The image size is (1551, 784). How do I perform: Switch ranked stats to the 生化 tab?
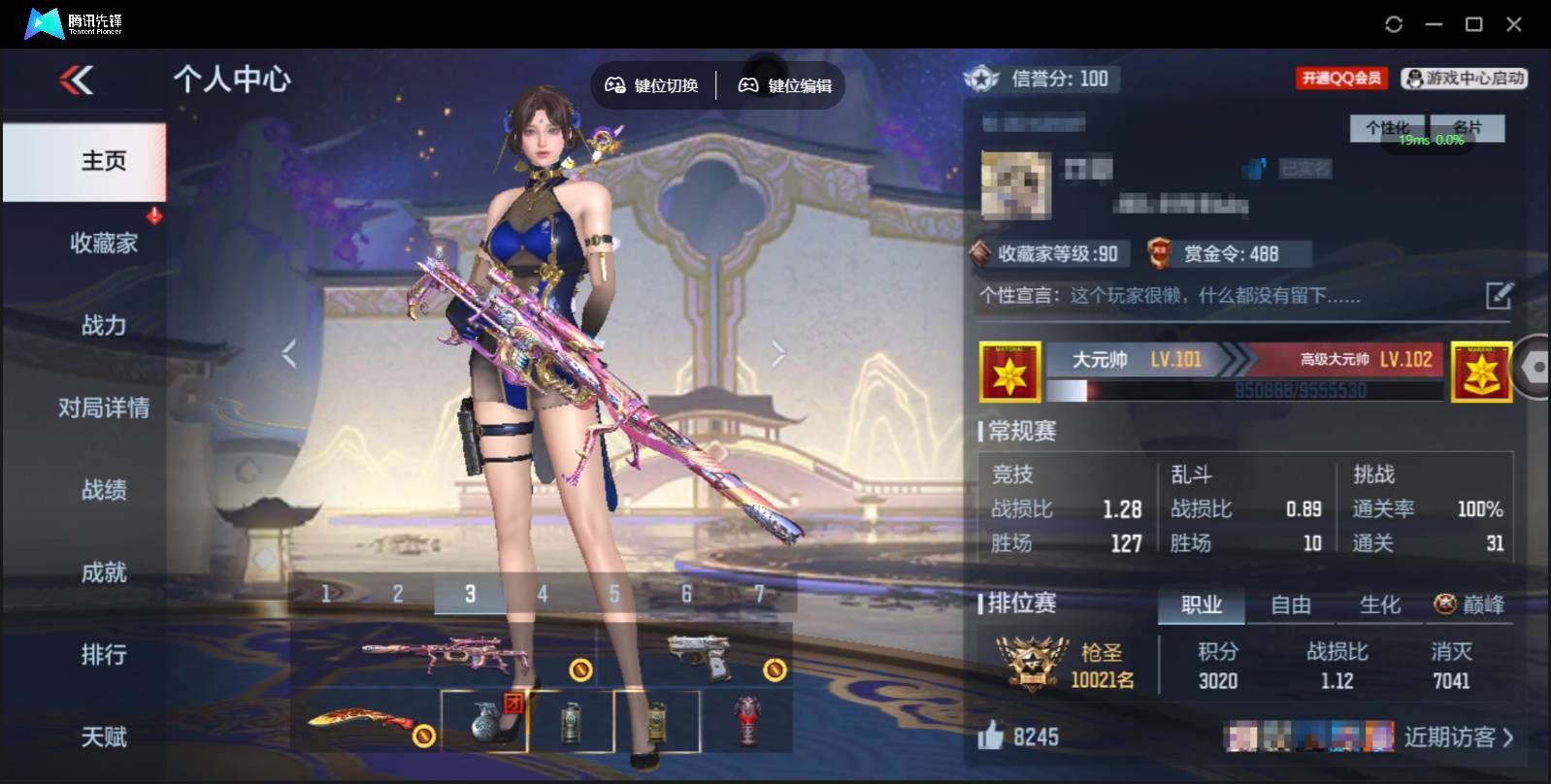pos(1379,605)
